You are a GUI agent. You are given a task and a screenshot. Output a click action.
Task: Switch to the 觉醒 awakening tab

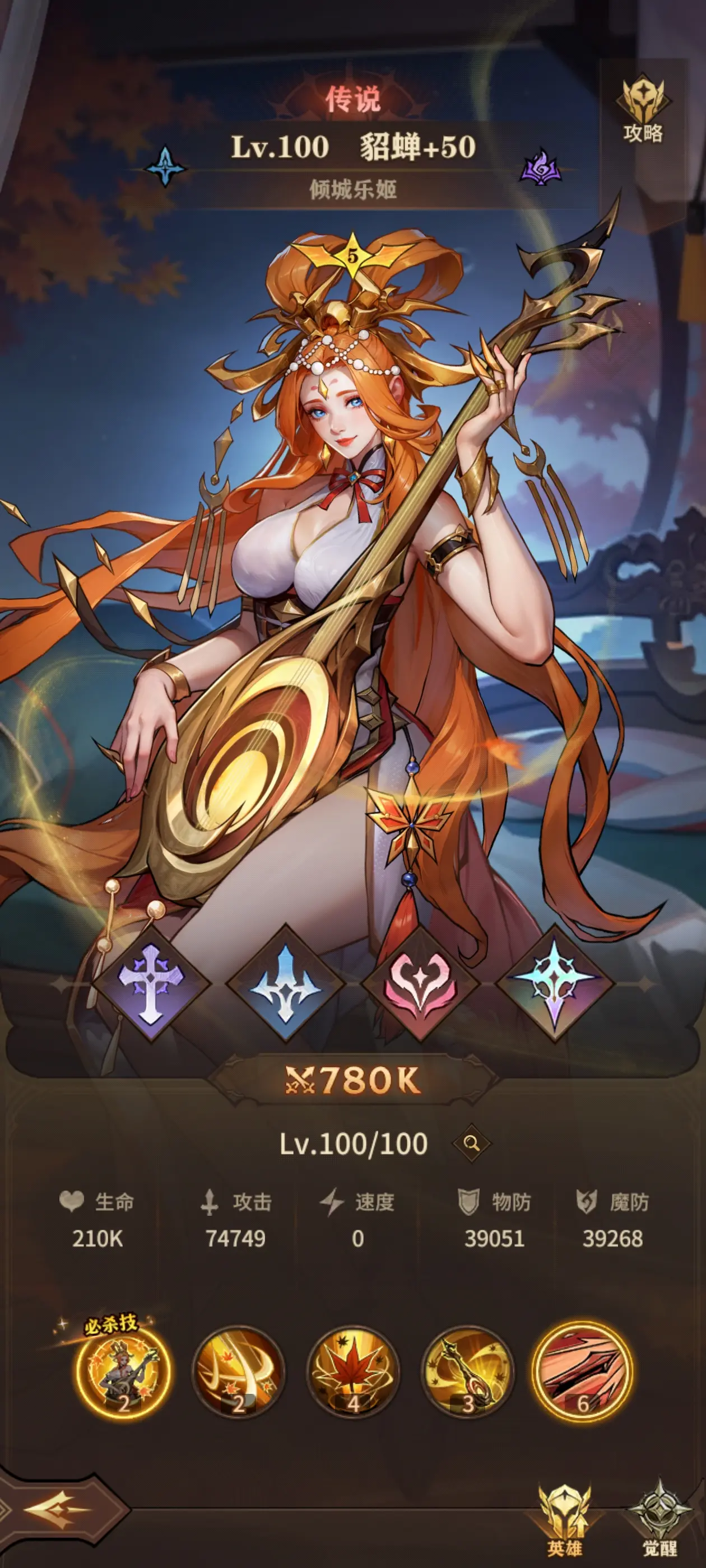[x=659, y=1522]
